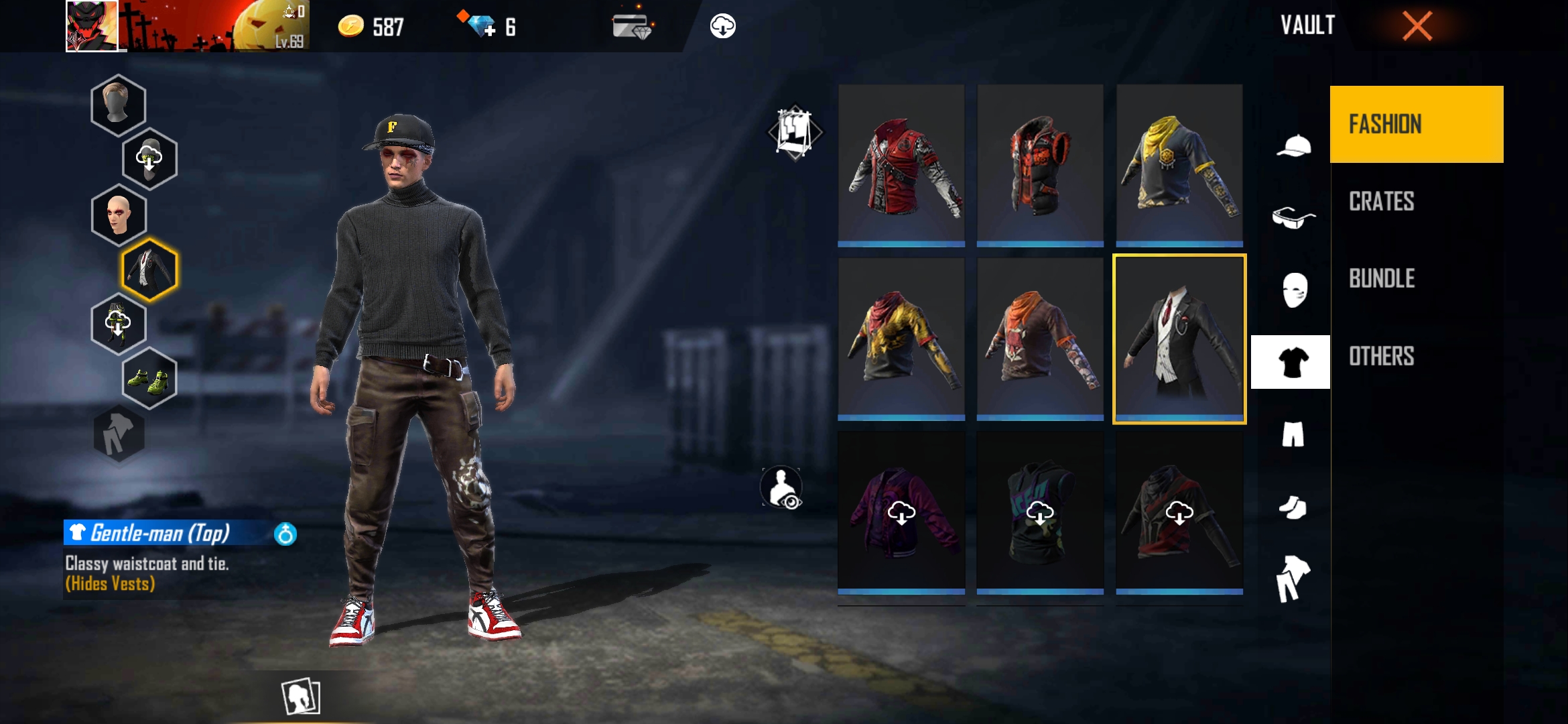Select the mask category icon
Image resolution: width=1568 pixels, height=724 pixels.
(x=1294, y=290)
